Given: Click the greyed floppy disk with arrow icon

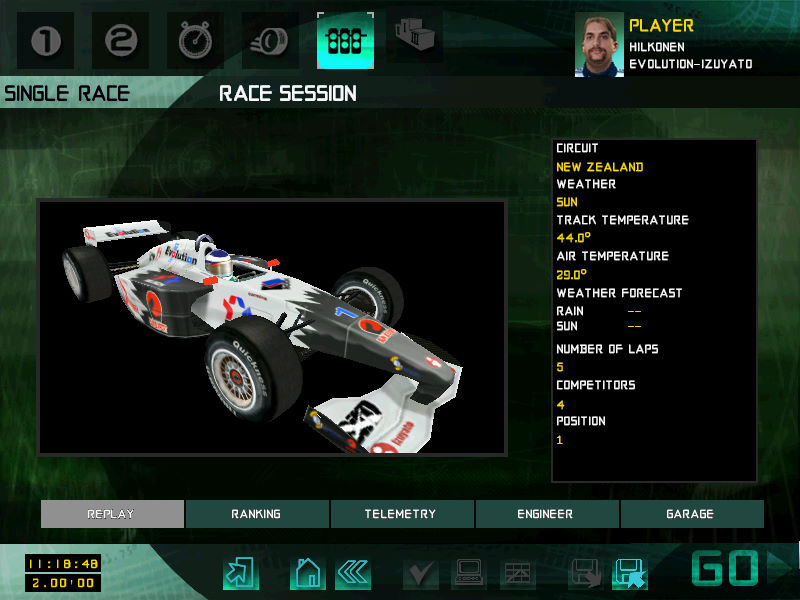Looking at the screenshot, I should (586, 573).
